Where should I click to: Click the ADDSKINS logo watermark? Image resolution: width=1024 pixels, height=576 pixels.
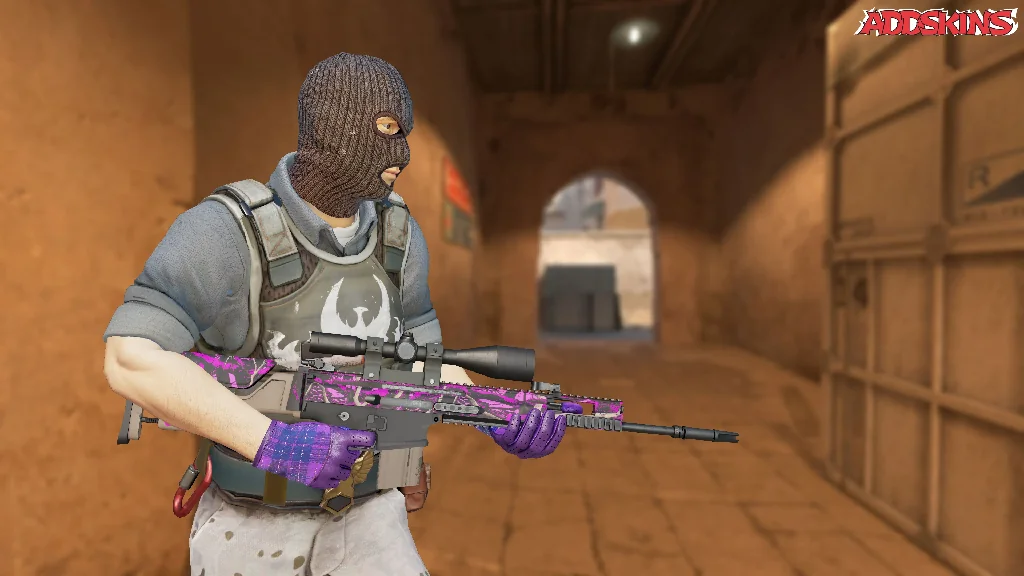[937, 22]
